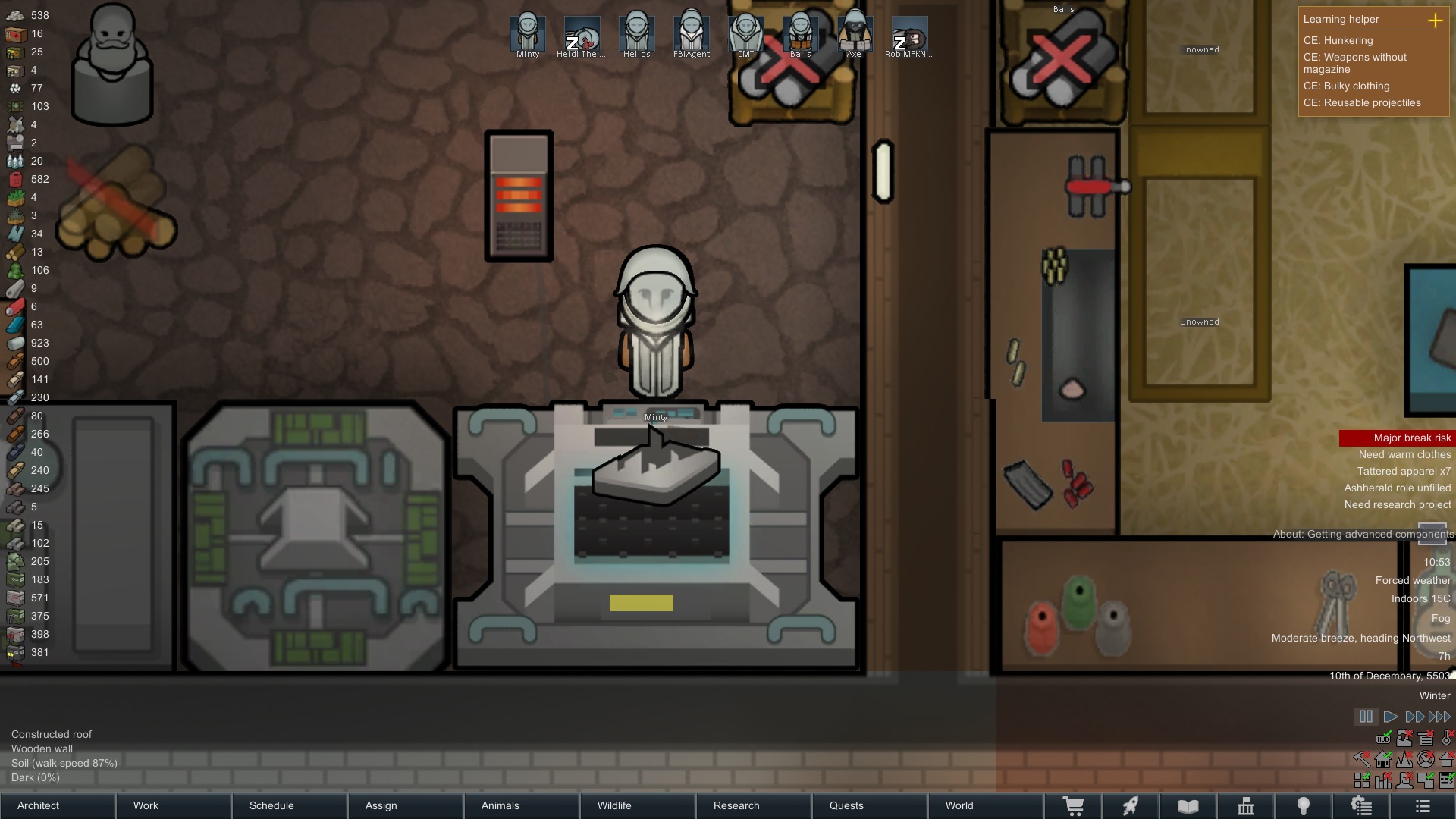Screen dimensions: 1456x819
Task: Open the Architect menu
Action: pos(58,805)
